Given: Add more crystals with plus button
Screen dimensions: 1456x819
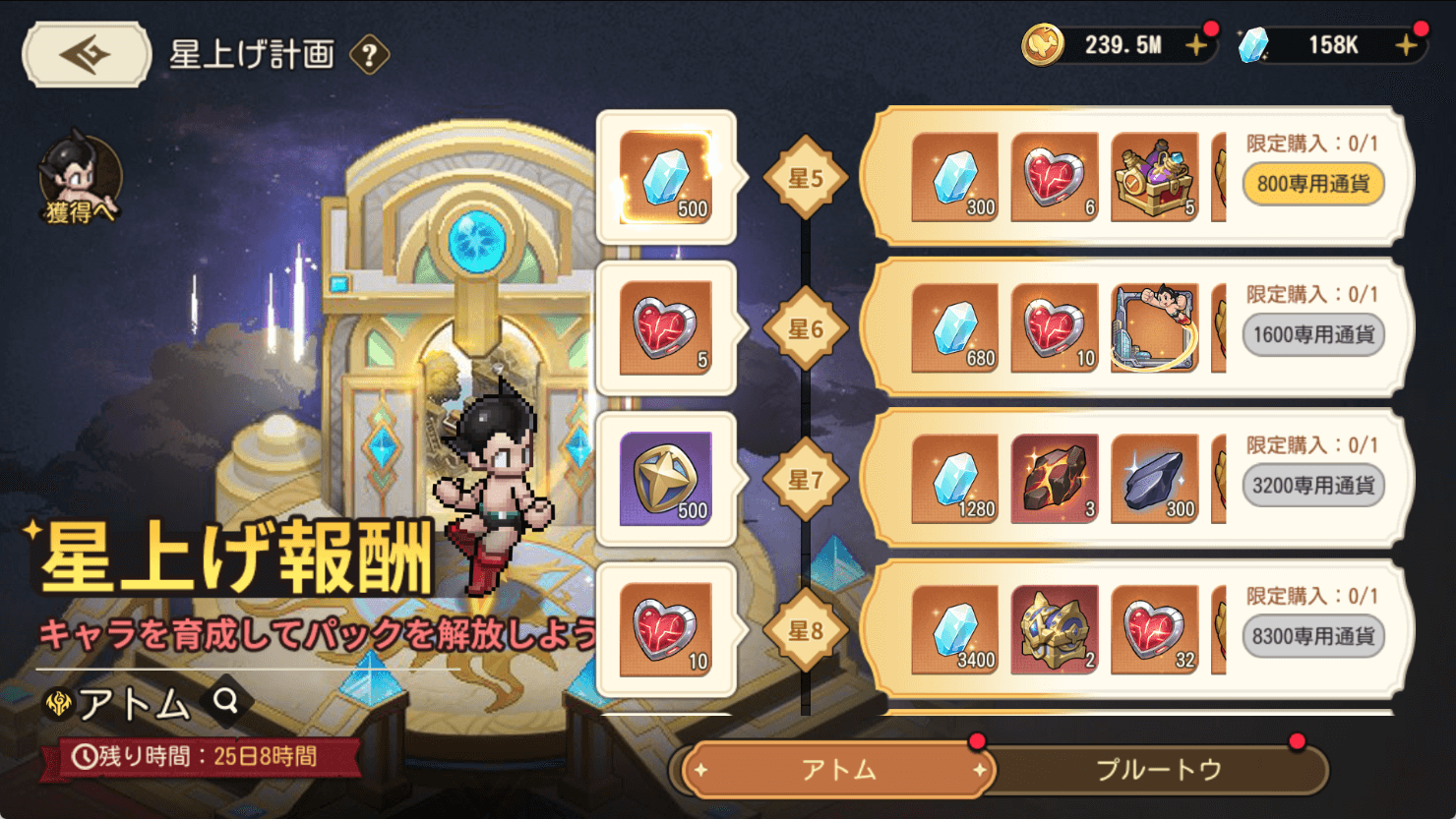Looking at the screenshot, I should point(1407,45).
